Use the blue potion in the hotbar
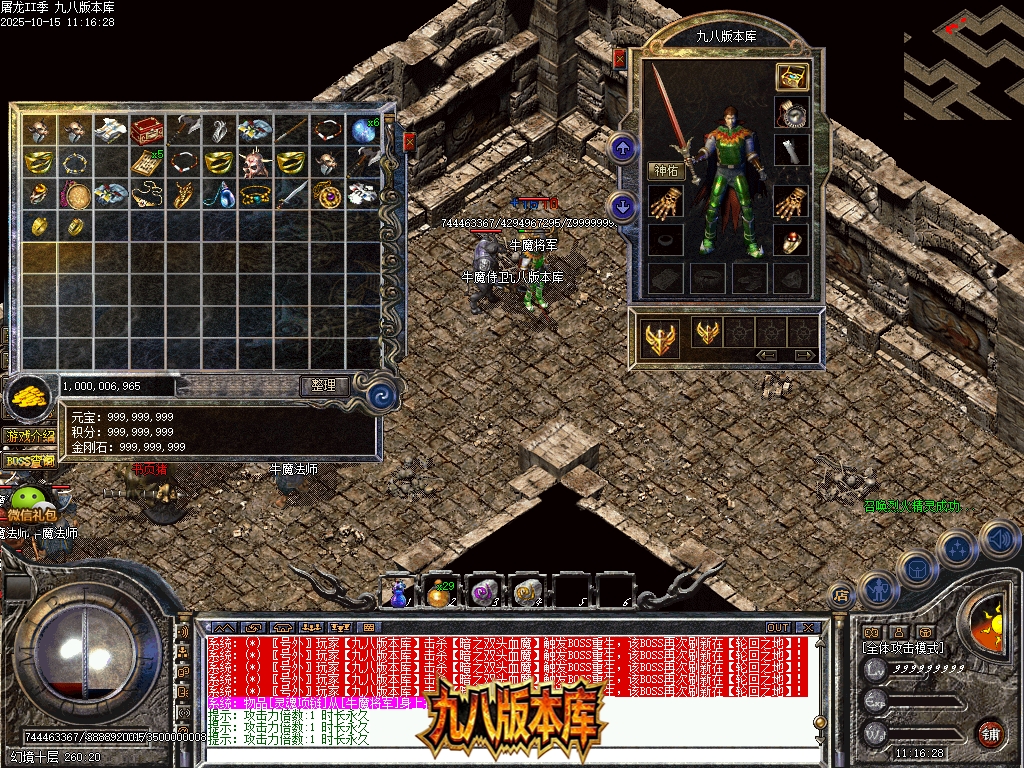This screenshot has width=1024, height=768. point(399,594)
